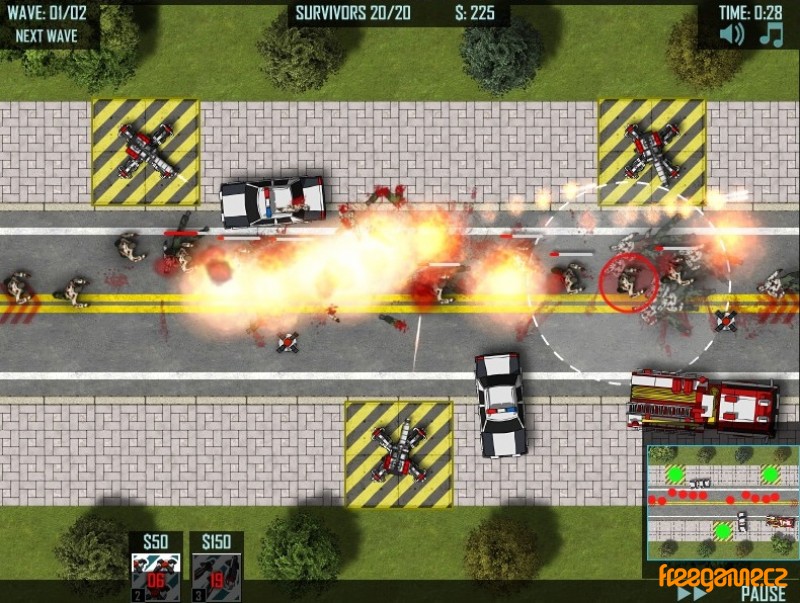Toggle the music note icon
Screen dimensions: 800x603
pos(771,34)
